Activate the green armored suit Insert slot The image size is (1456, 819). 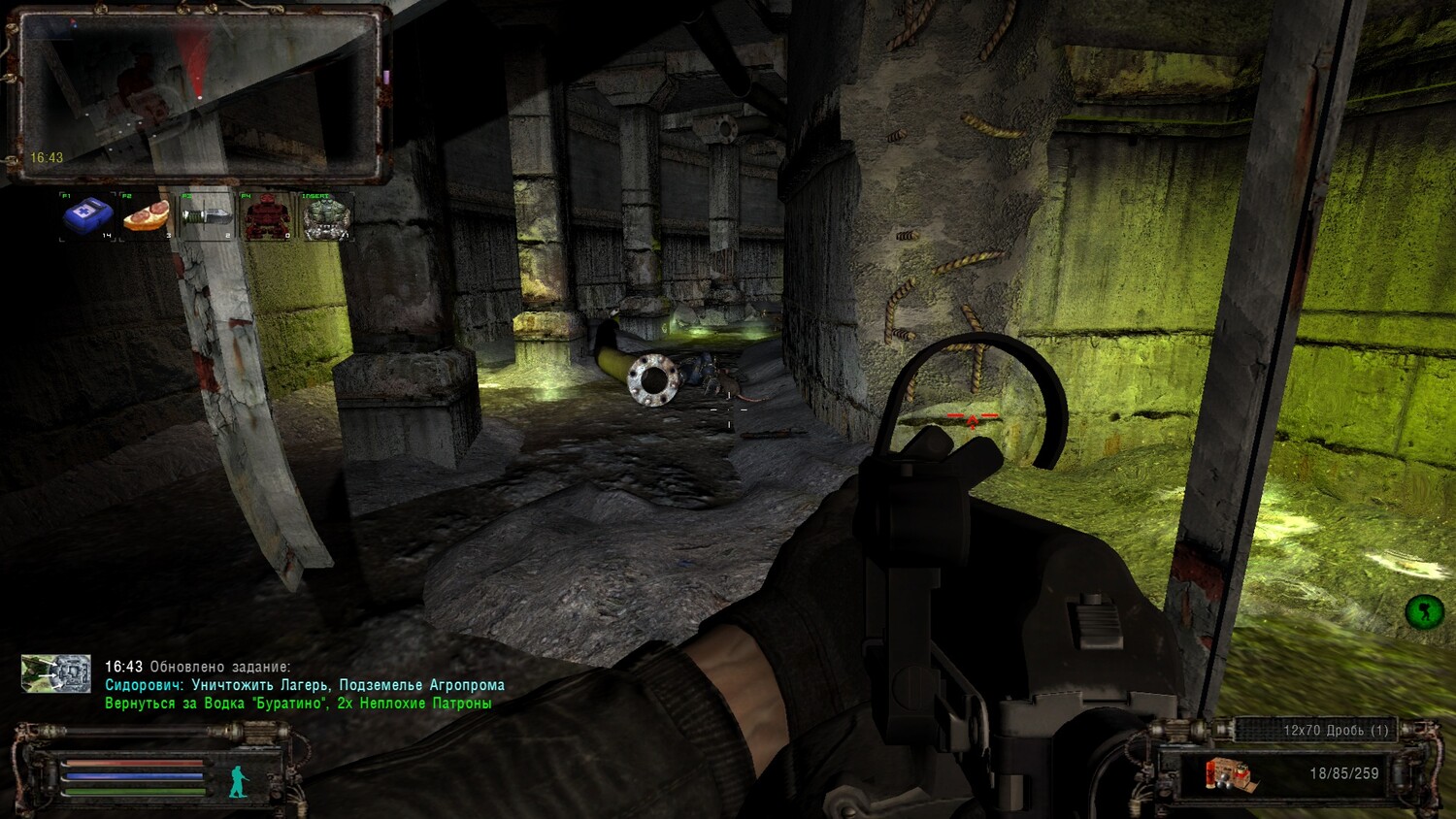point(326,216)
